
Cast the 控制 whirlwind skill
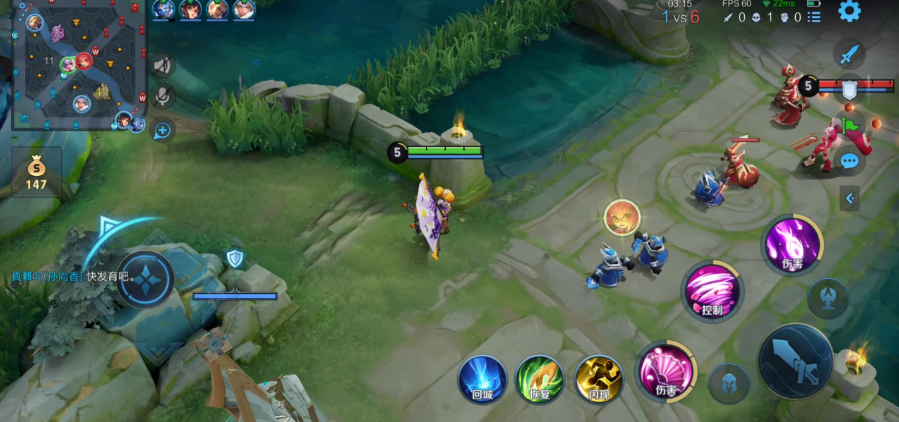[x=712, y=292]
